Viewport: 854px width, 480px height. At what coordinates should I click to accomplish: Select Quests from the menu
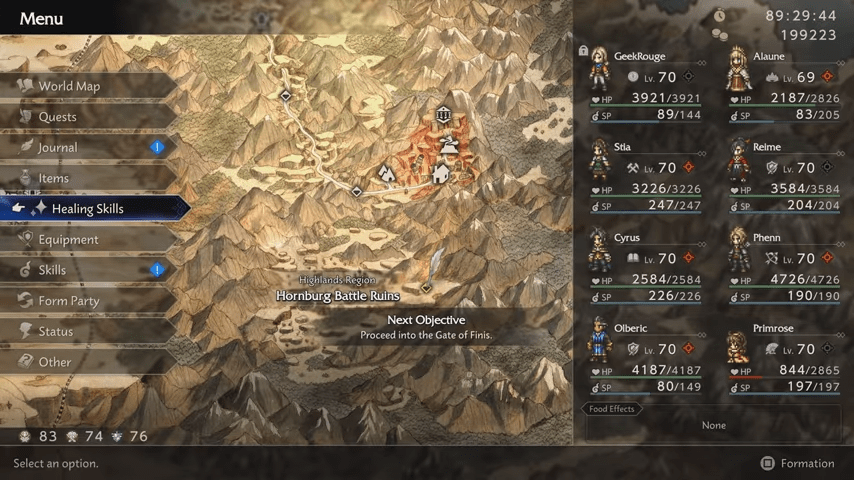58,117
